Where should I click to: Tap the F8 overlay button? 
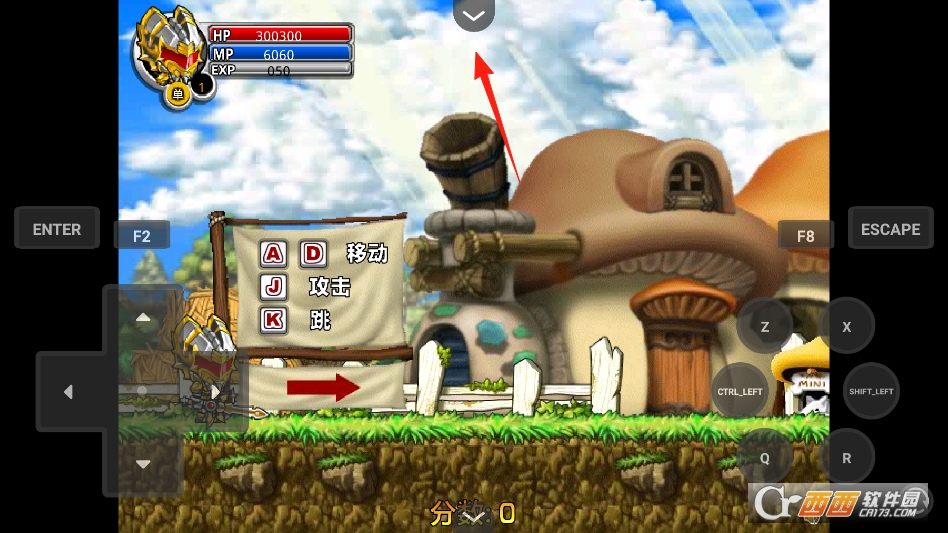pos(805,236)
